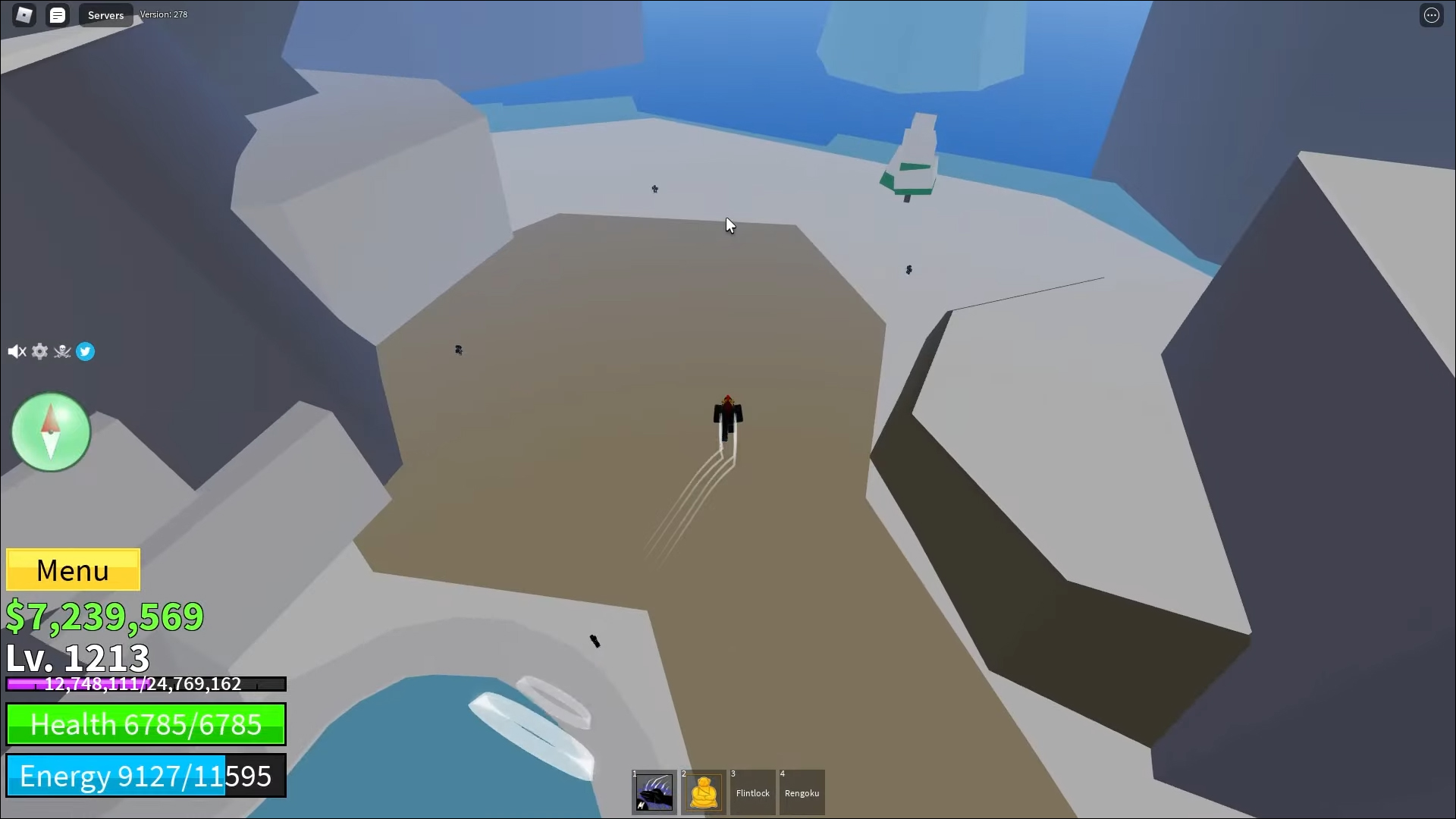
Task: Click the compass minimap icon
Action: point(50,431)
